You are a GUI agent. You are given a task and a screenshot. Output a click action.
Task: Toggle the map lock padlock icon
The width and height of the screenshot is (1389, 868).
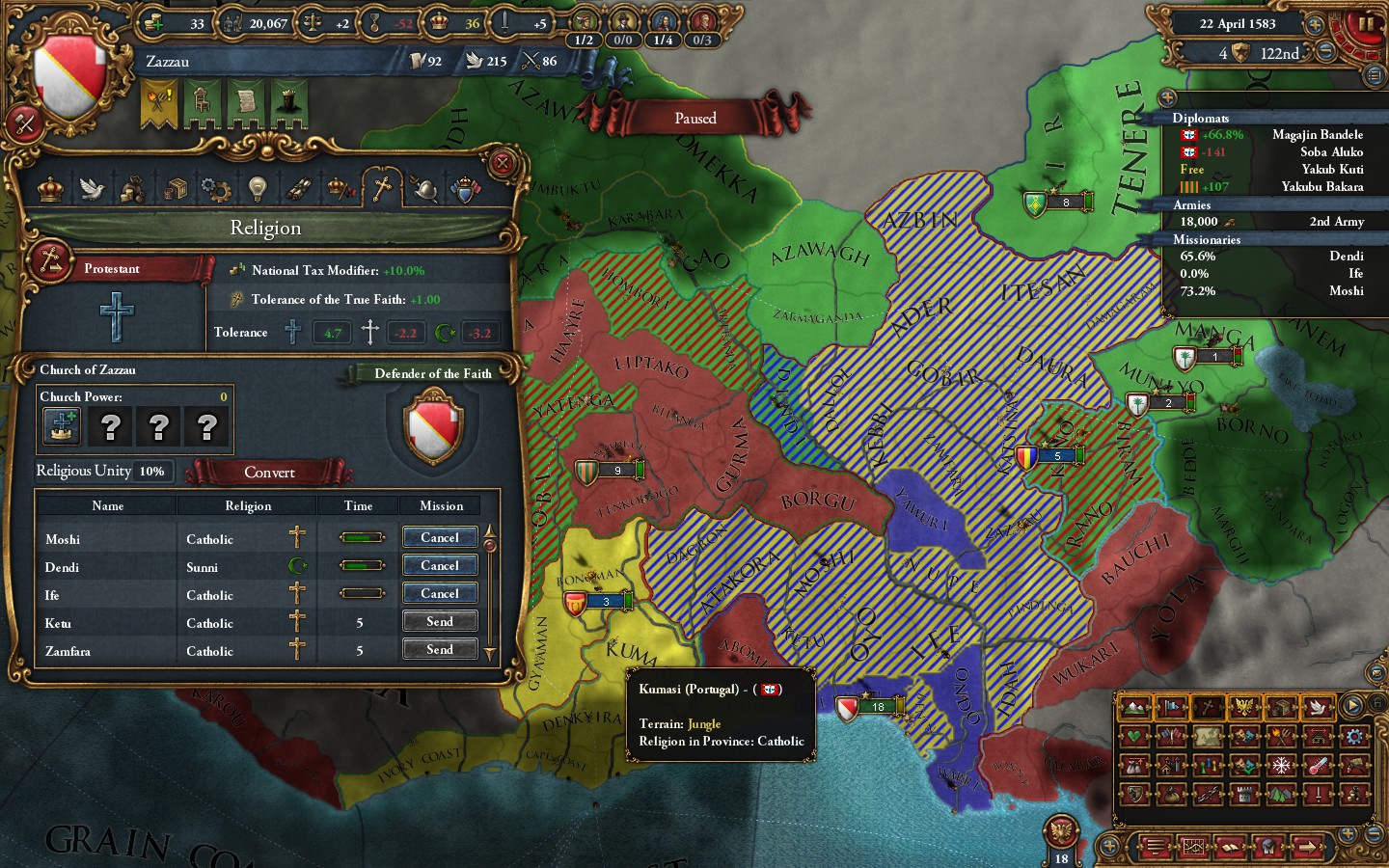[x=1377, y=703]
